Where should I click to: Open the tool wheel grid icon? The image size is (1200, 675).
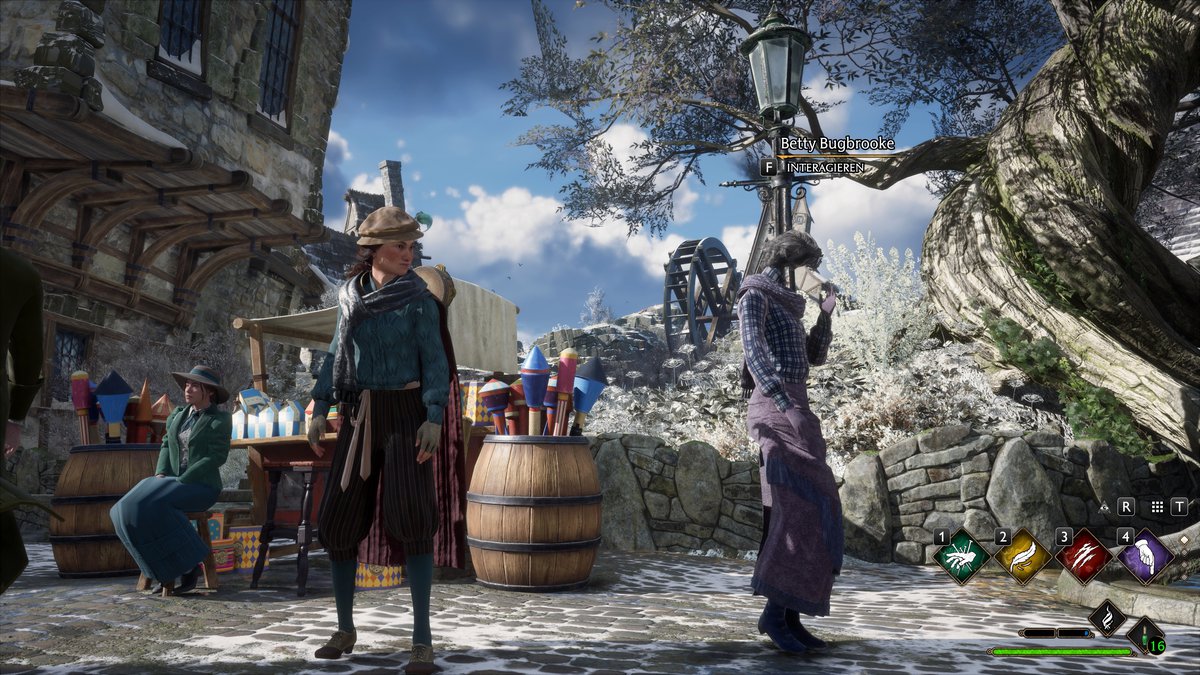(1156, 507)
